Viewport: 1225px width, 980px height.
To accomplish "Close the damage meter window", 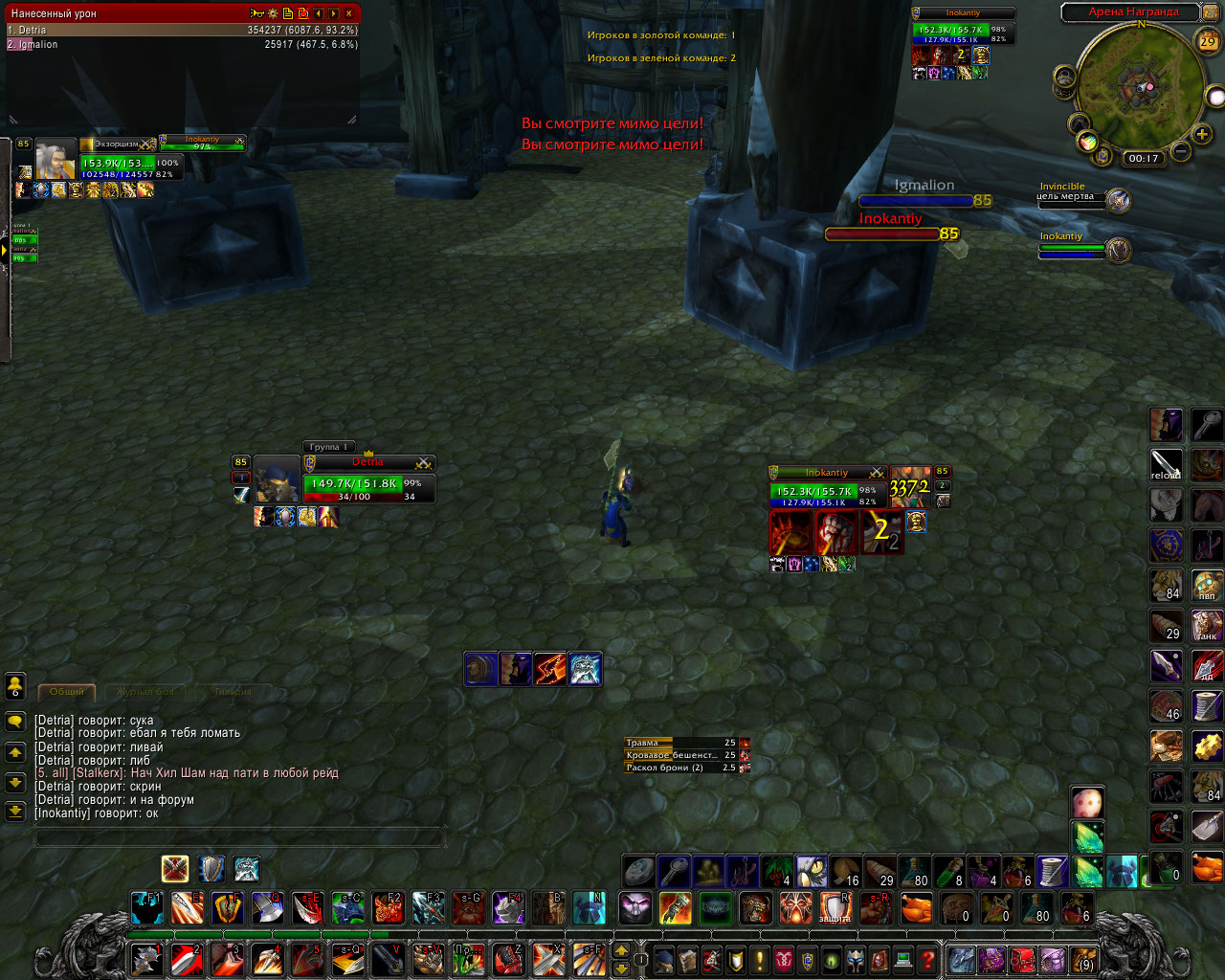I will [348, 13].
